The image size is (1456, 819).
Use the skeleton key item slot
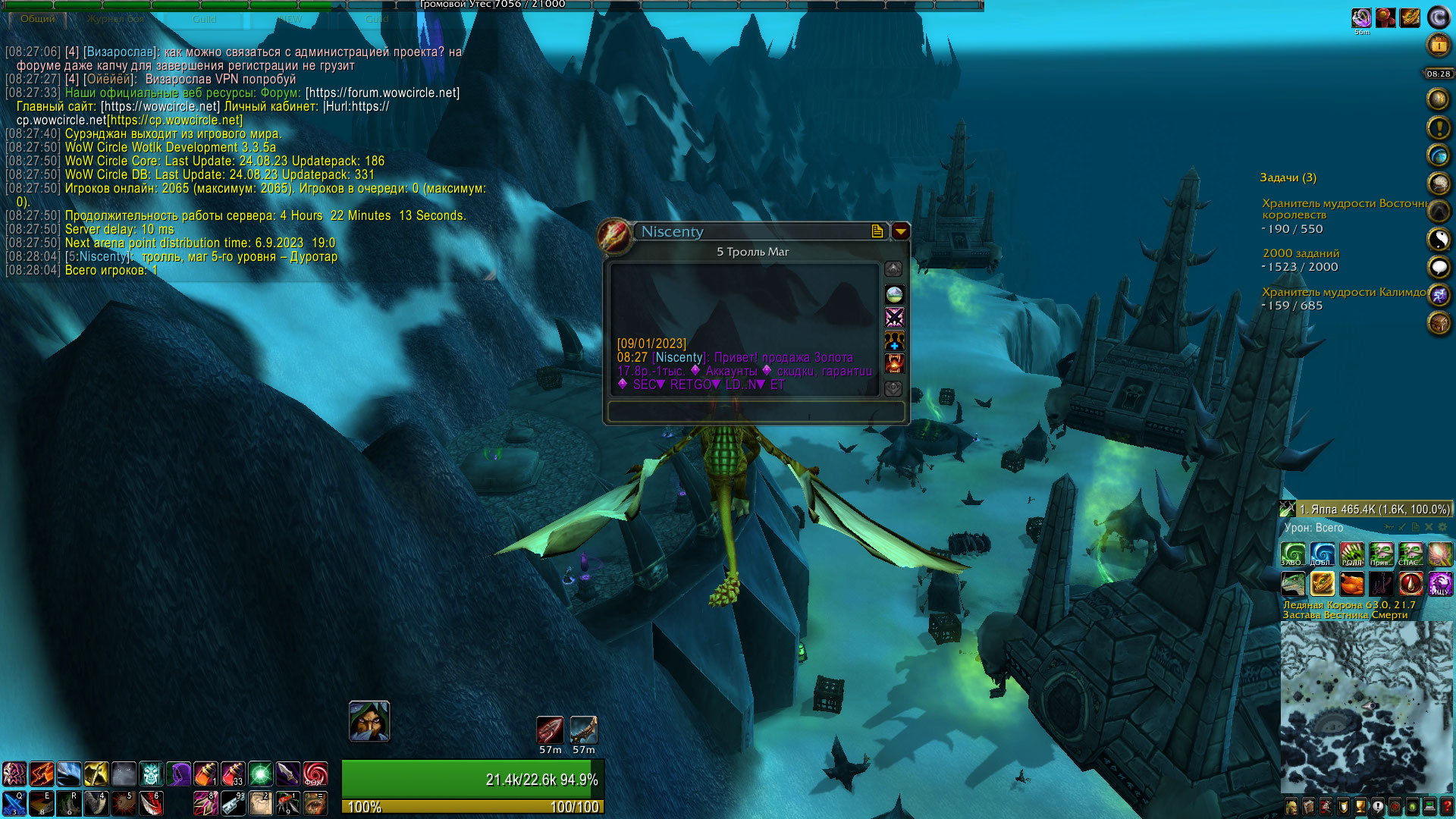point(233,802)
